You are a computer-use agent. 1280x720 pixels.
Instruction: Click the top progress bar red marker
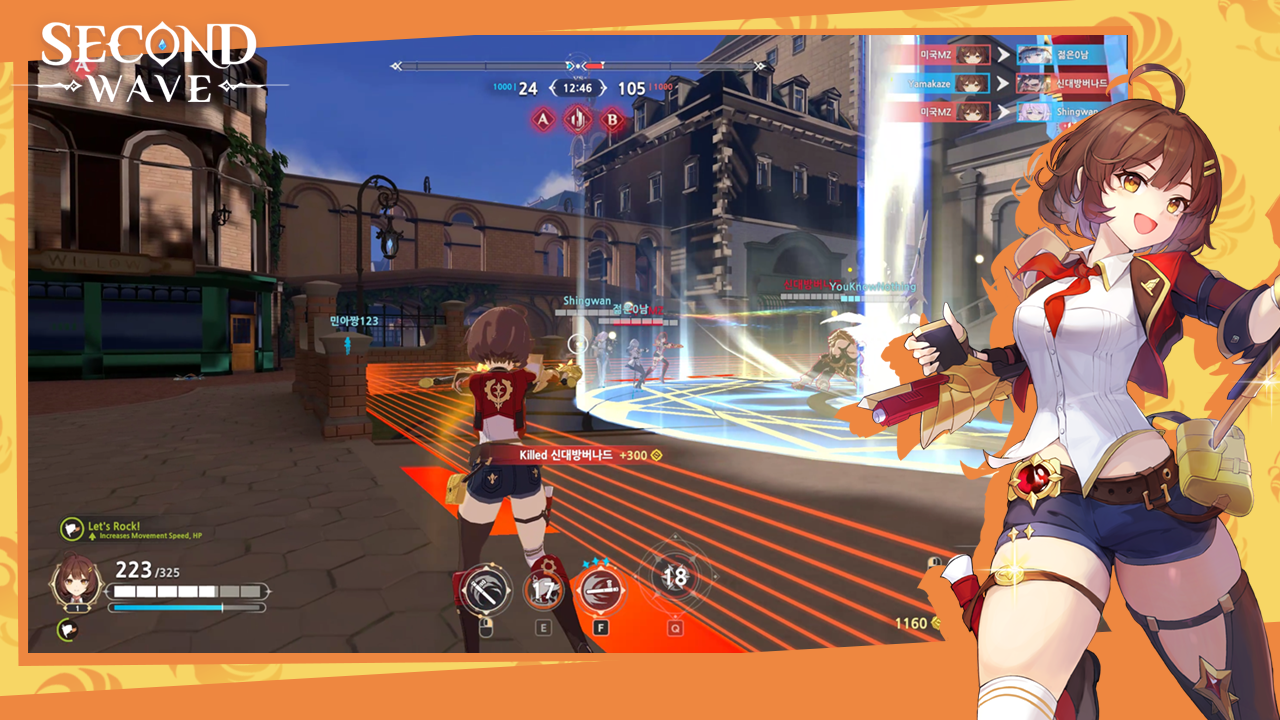594,64
